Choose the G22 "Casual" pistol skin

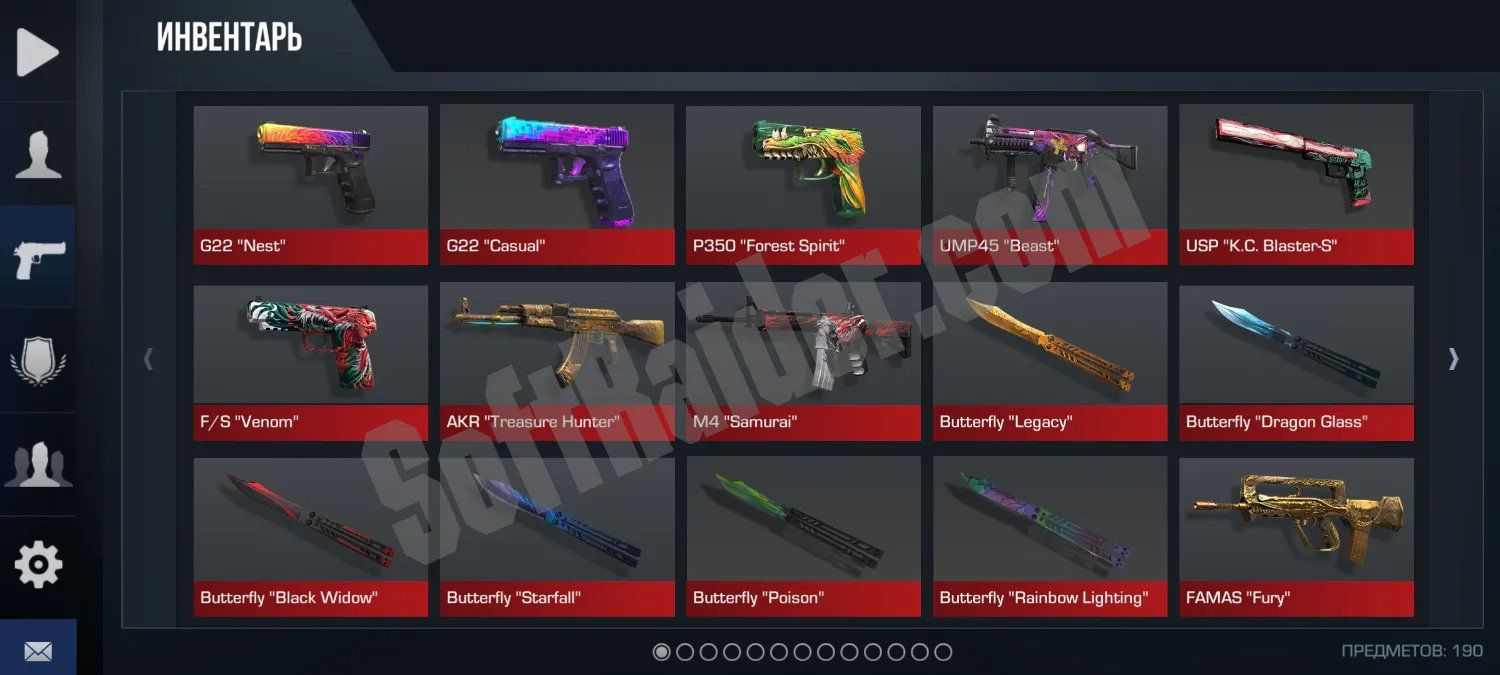(x=557, y=185)
